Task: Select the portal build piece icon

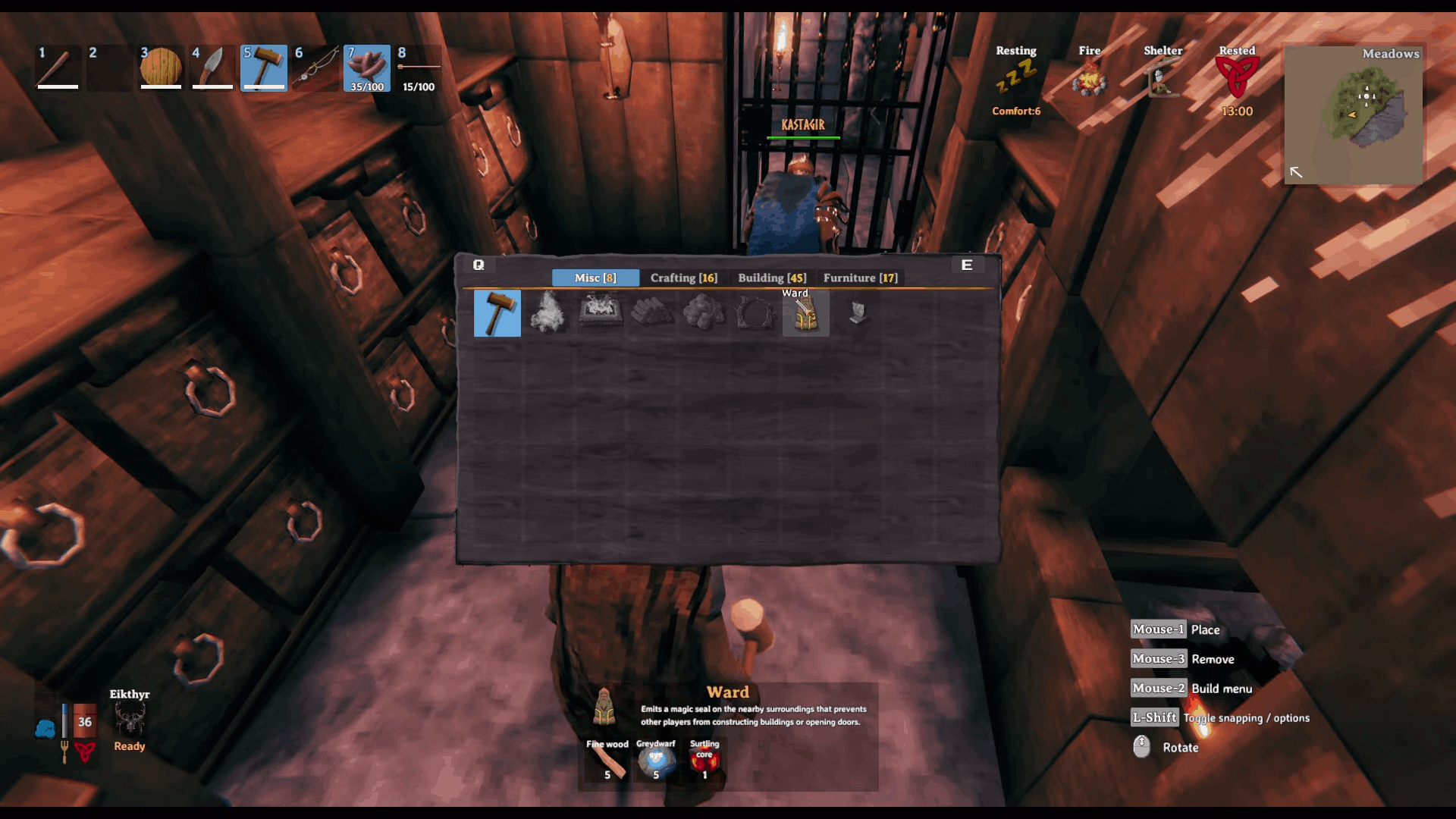Action: coord(755,313)
